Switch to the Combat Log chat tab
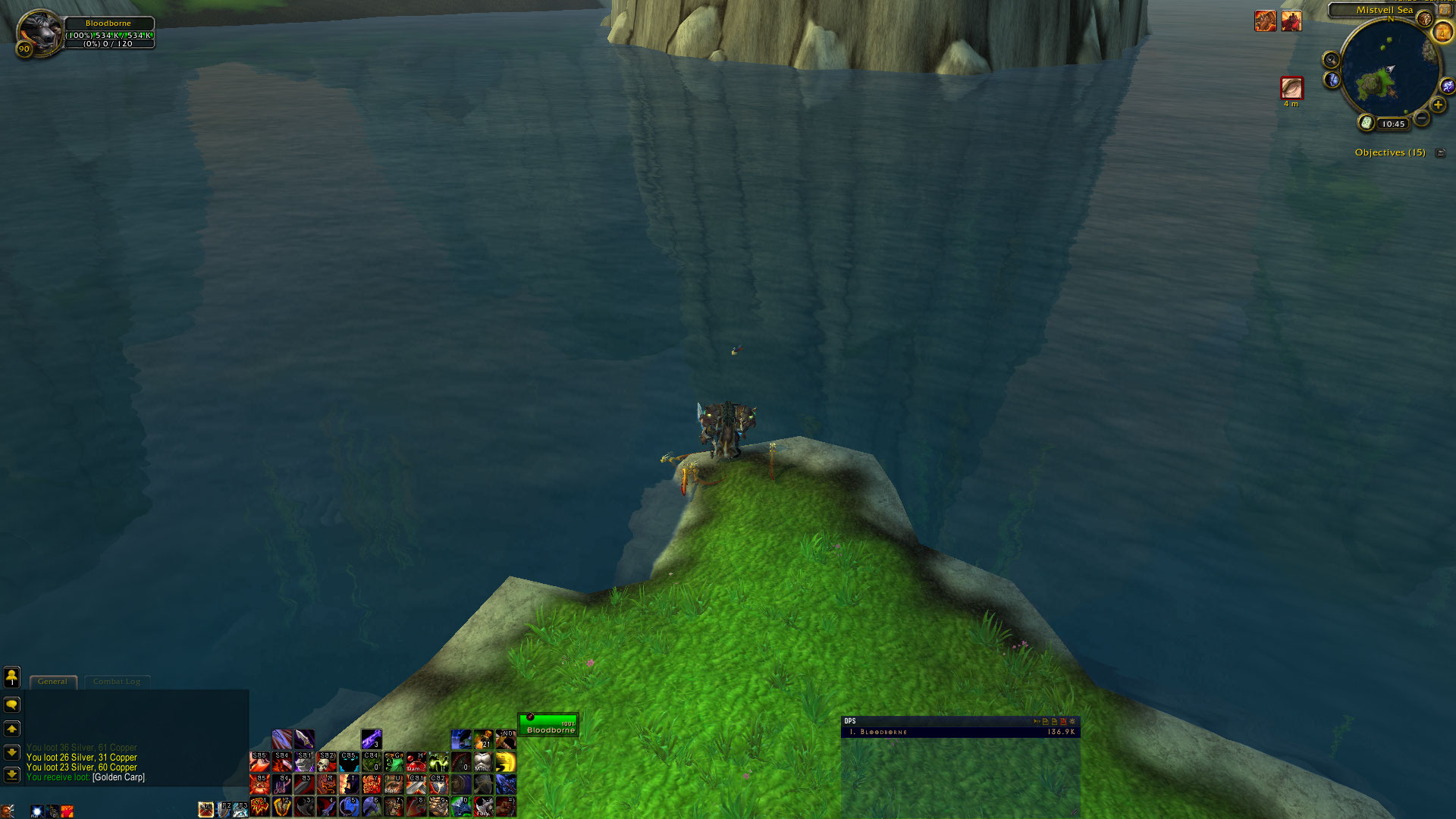Image resolution: width=1456 pixels, height=819 pixels. click(x=117, y=682)
